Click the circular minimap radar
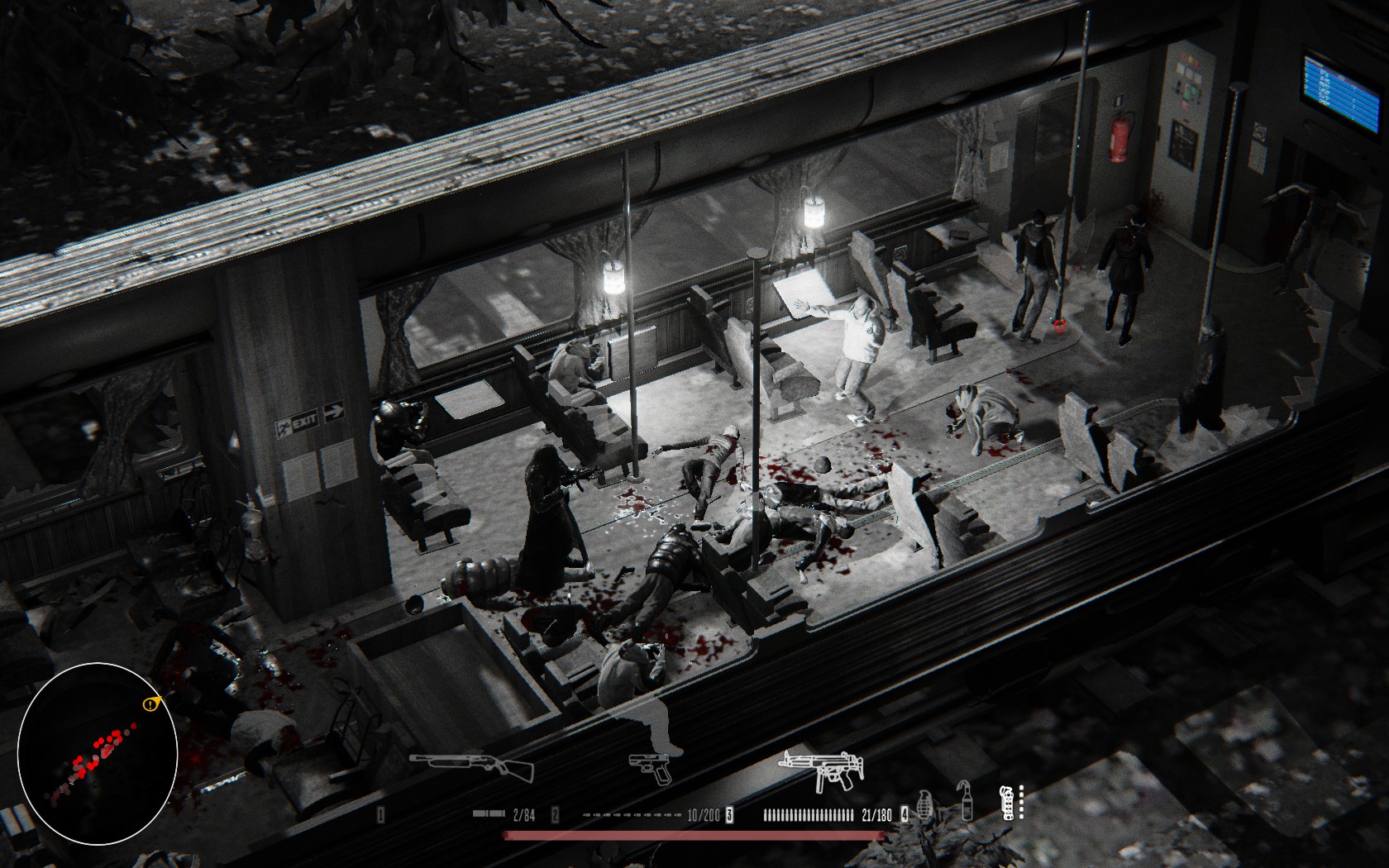Image resolution: width=1389 pixels, height=868 pixels. [x=98, y=753]
